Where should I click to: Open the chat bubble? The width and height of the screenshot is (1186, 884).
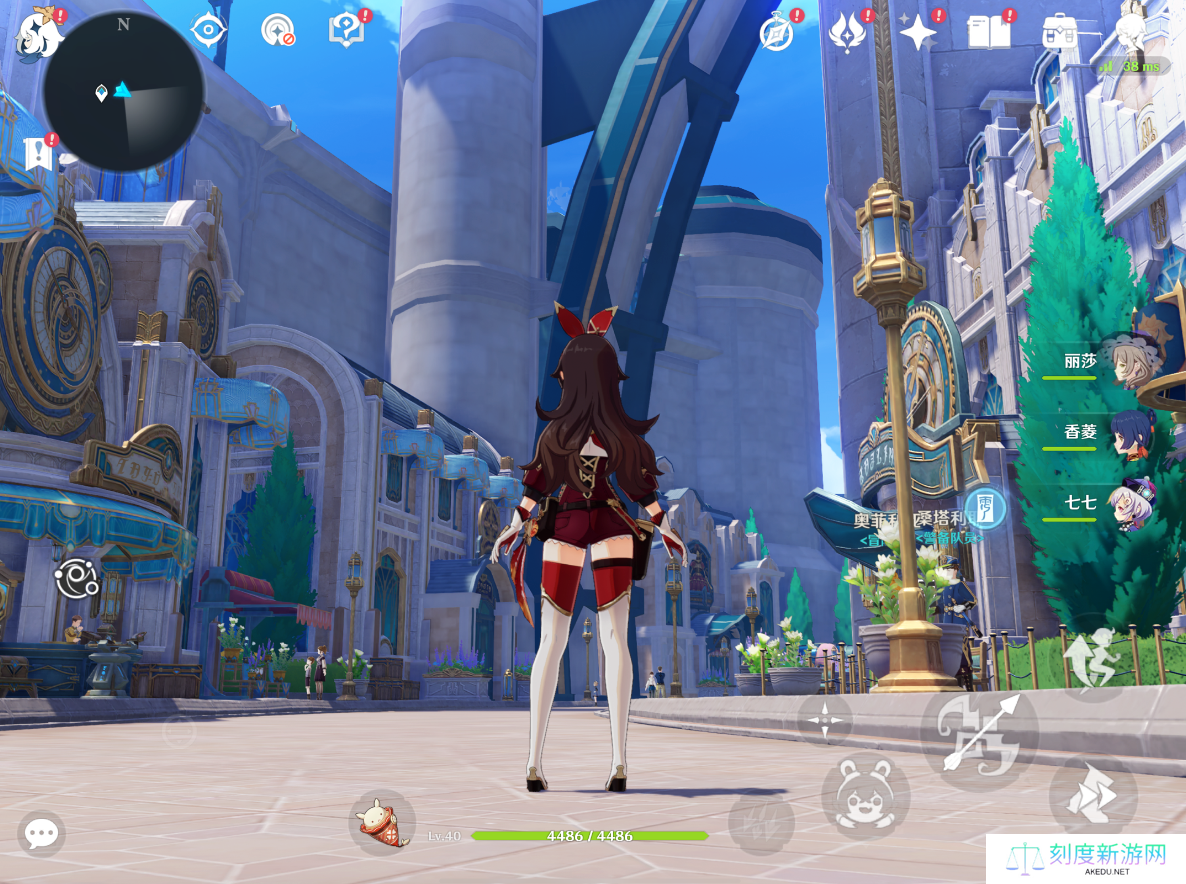click(41, 833)
